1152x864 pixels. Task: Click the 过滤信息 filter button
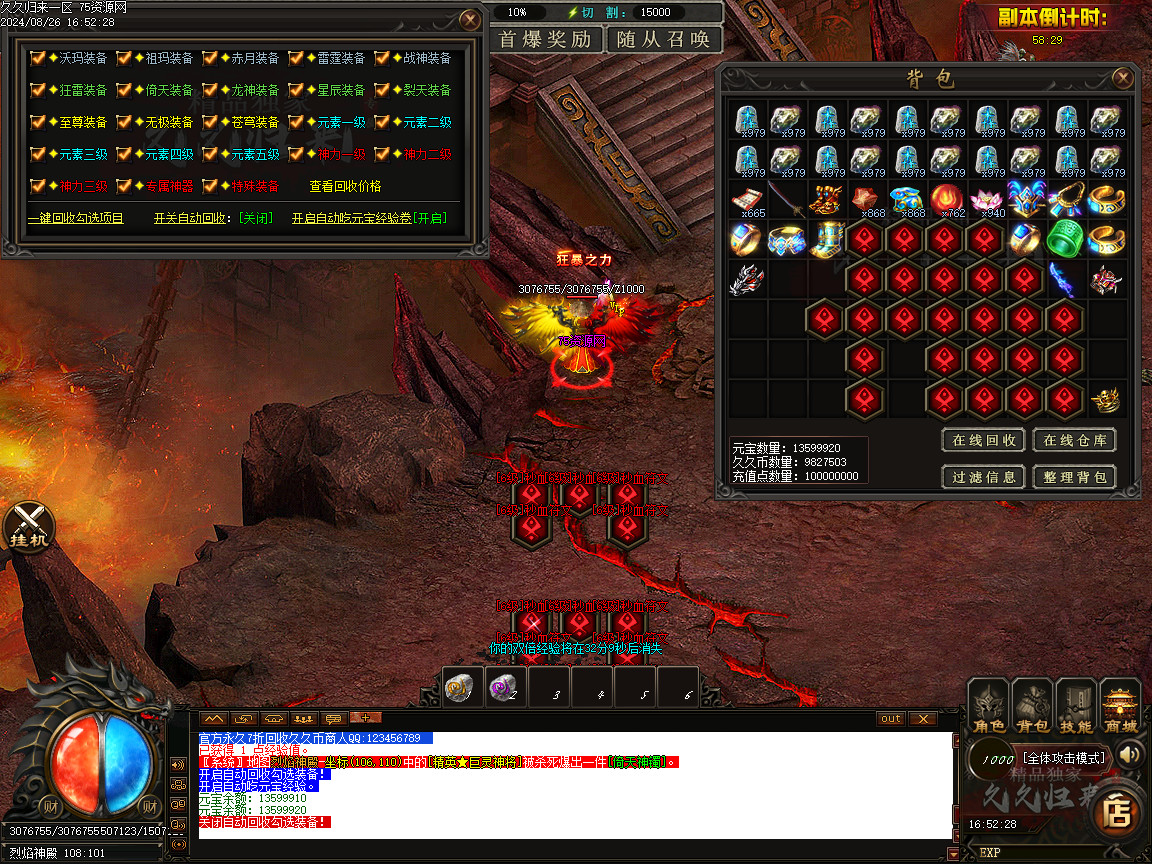984,477
